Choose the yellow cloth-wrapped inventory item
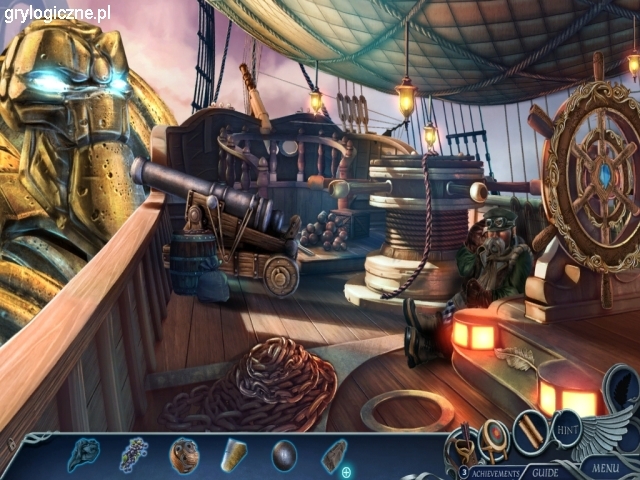640x480 pixels. point(234,455)
